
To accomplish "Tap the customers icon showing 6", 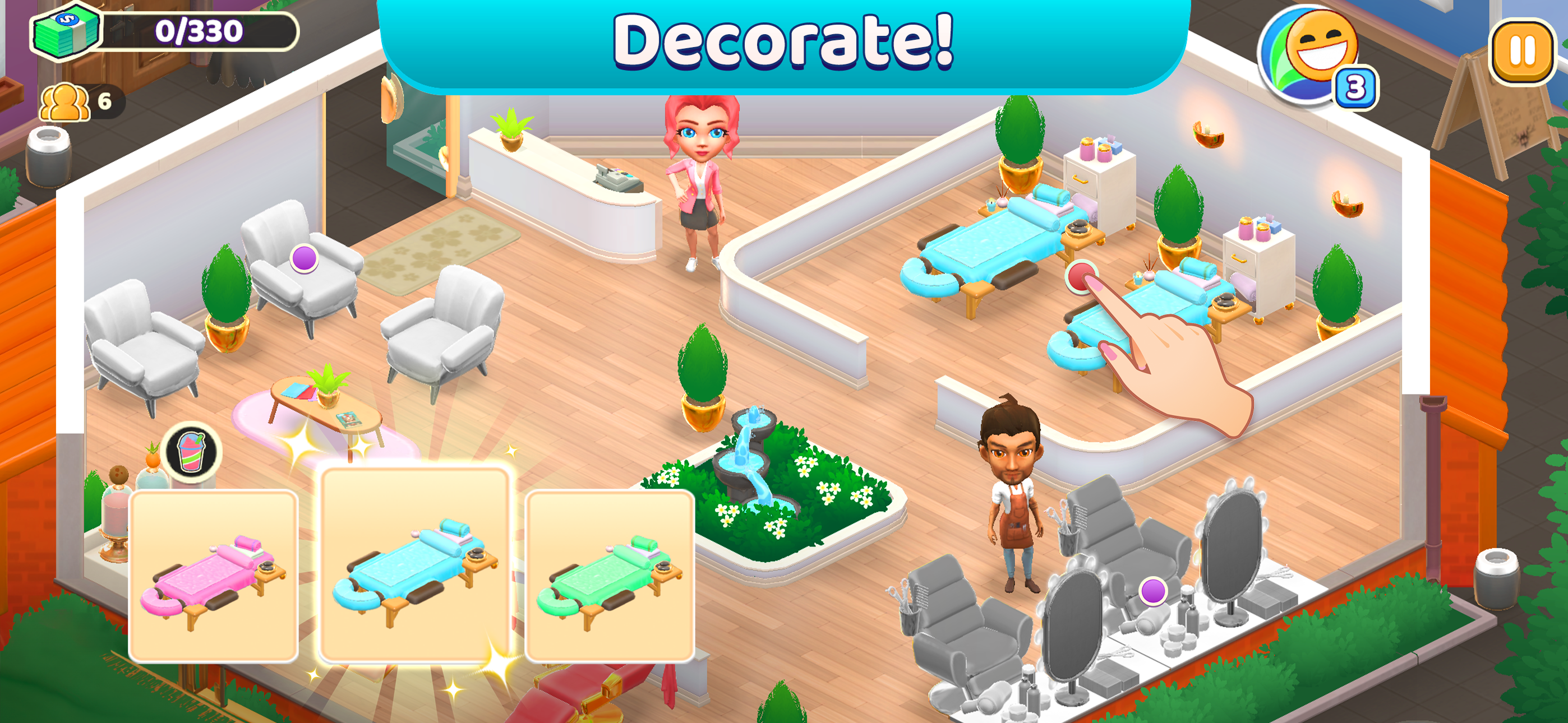I will 73,100.
